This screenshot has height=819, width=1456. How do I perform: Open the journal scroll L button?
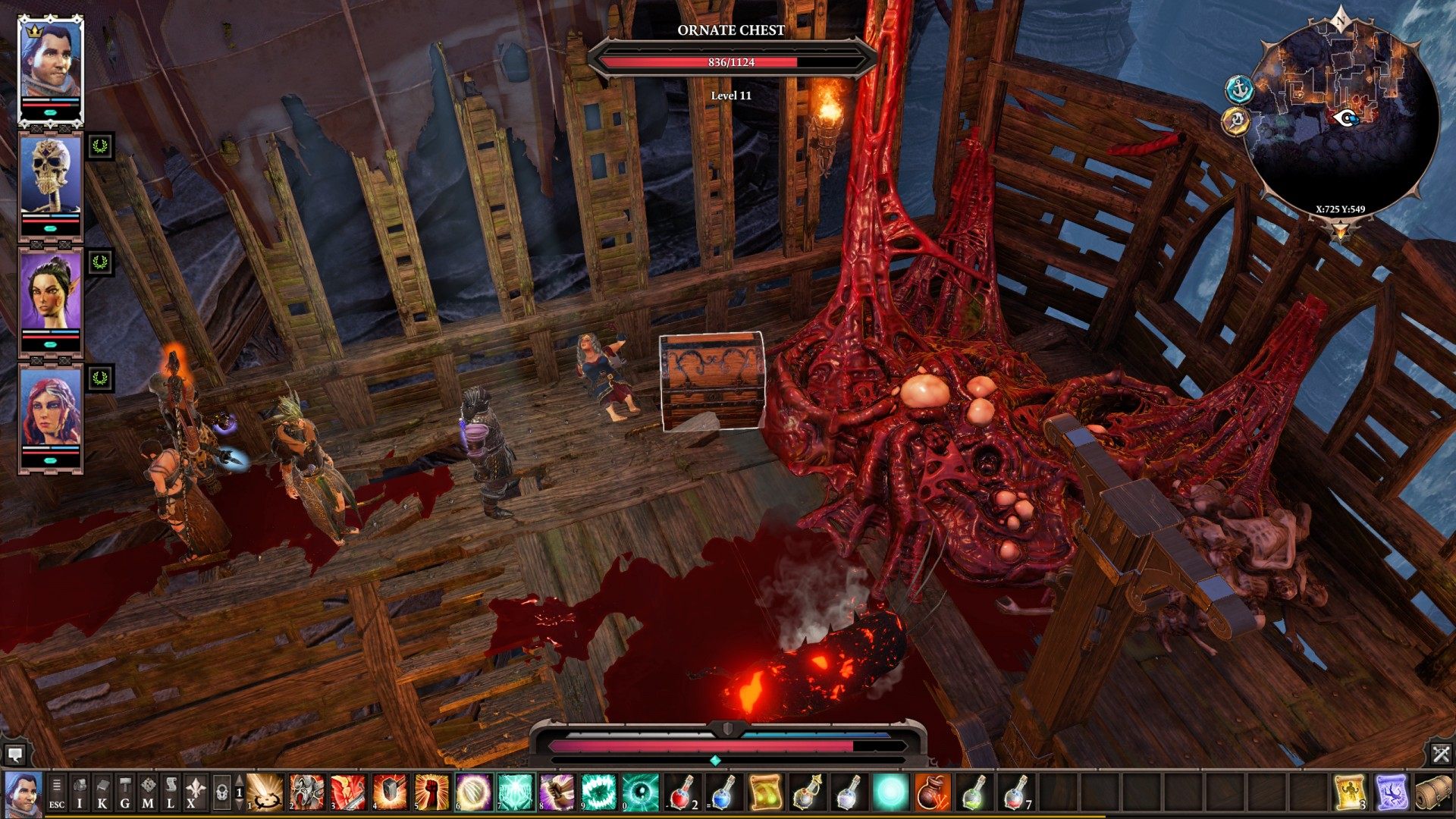coord(171,792)
